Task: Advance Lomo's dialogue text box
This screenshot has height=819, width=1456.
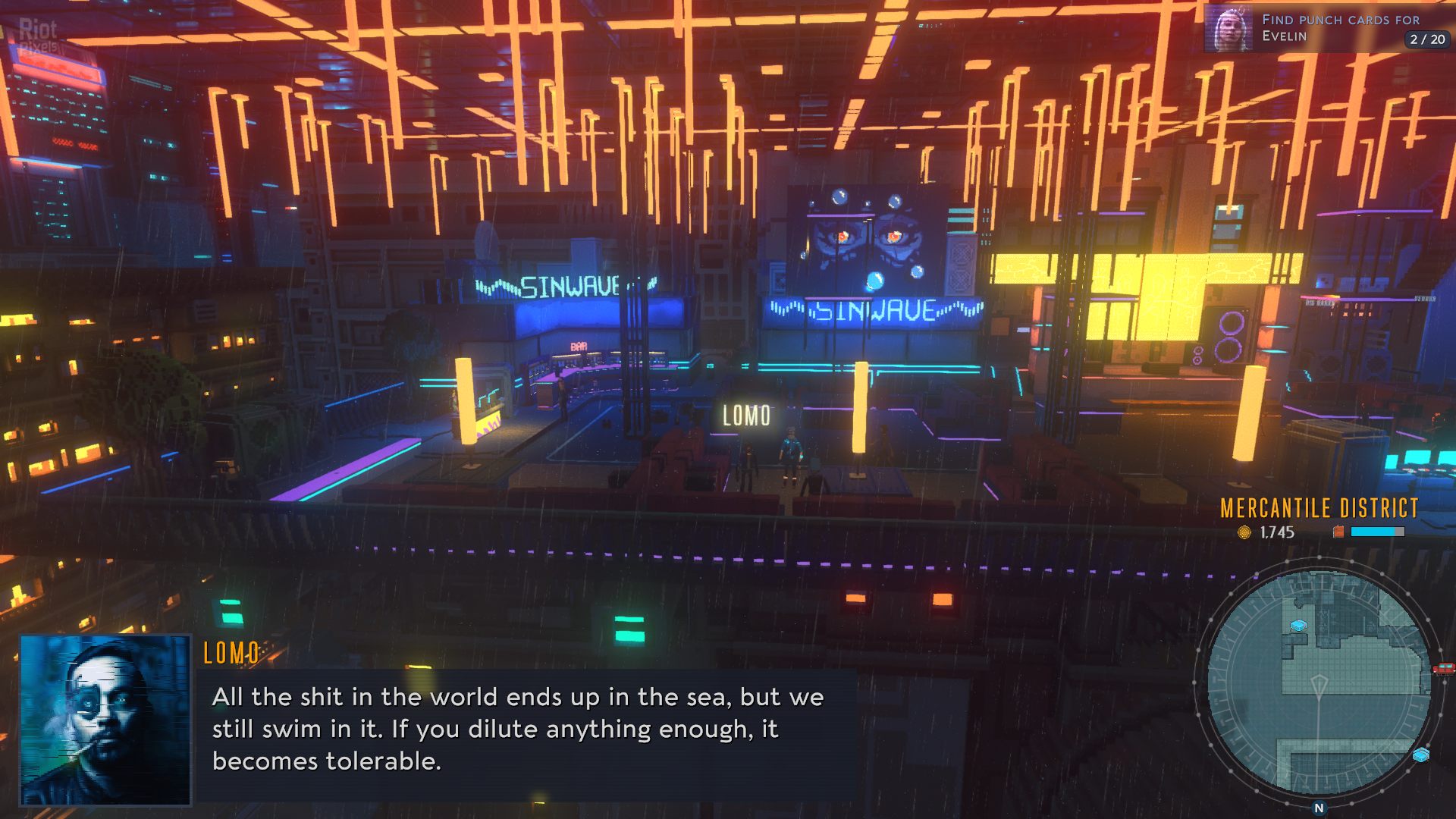Action: pos(523,730)
